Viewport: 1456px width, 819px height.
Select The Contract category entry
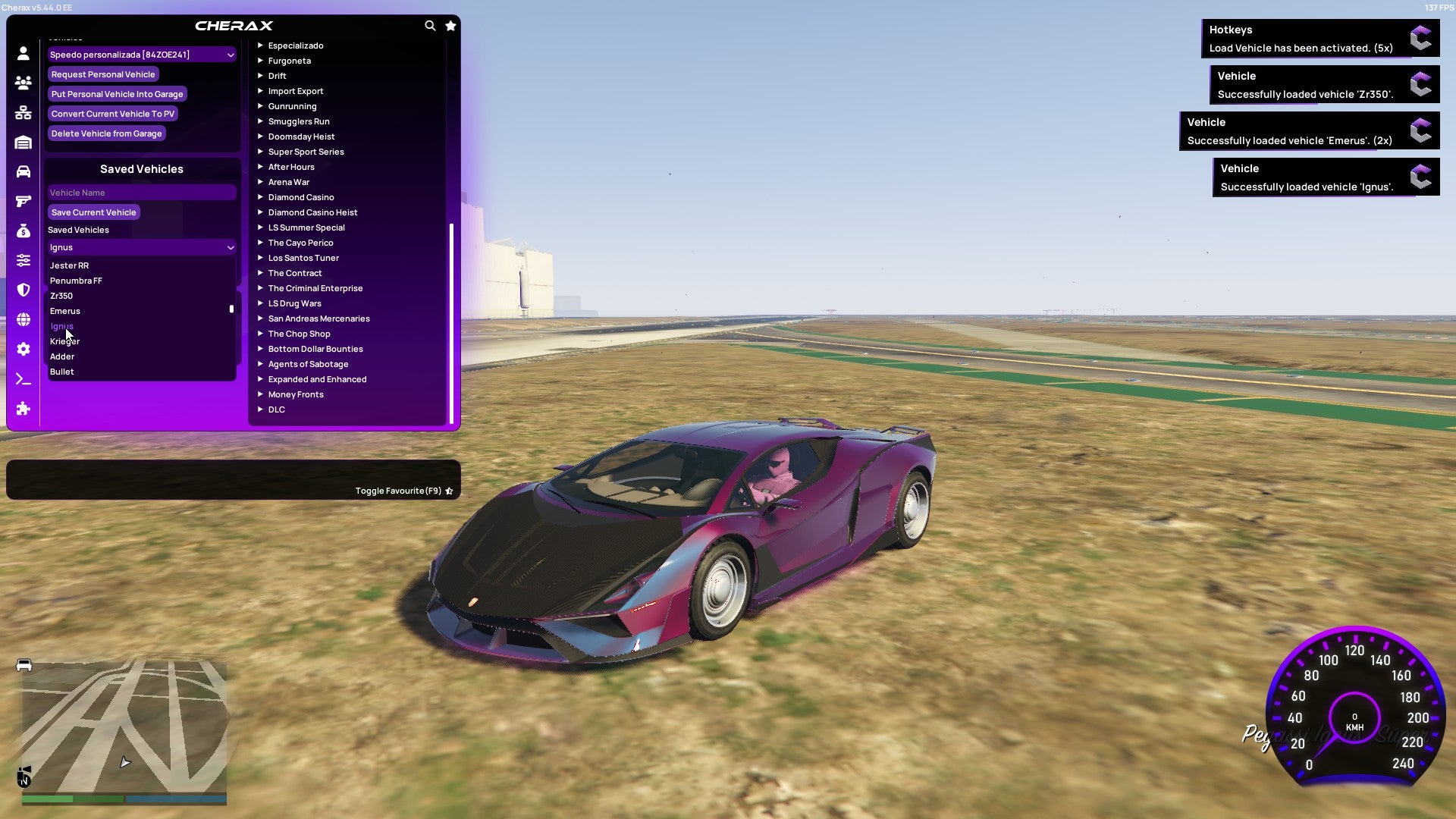coord(296,273)
